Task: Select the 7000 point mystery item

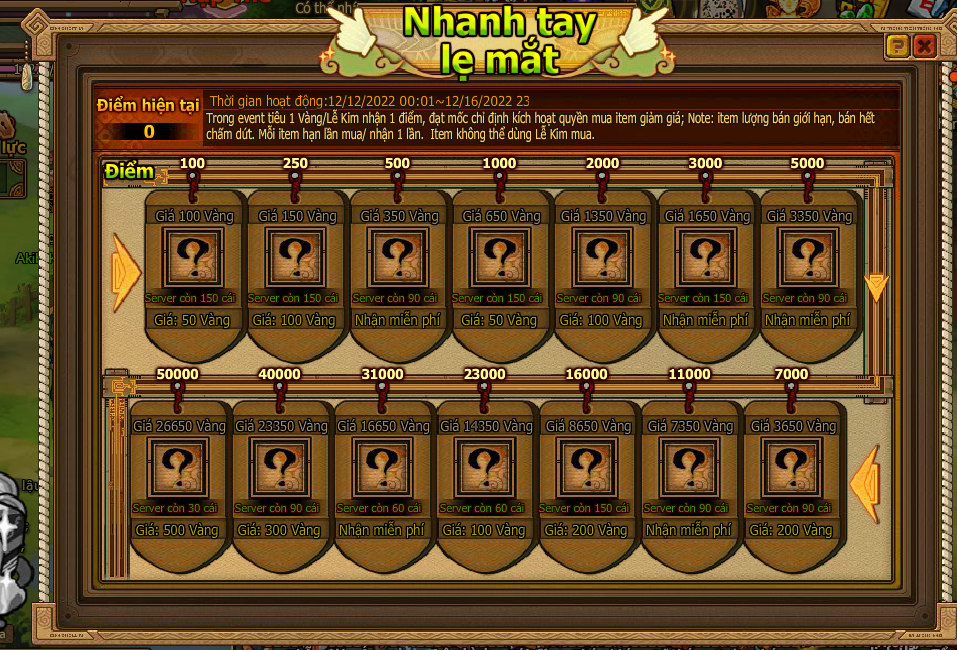Action: (791, 467)
